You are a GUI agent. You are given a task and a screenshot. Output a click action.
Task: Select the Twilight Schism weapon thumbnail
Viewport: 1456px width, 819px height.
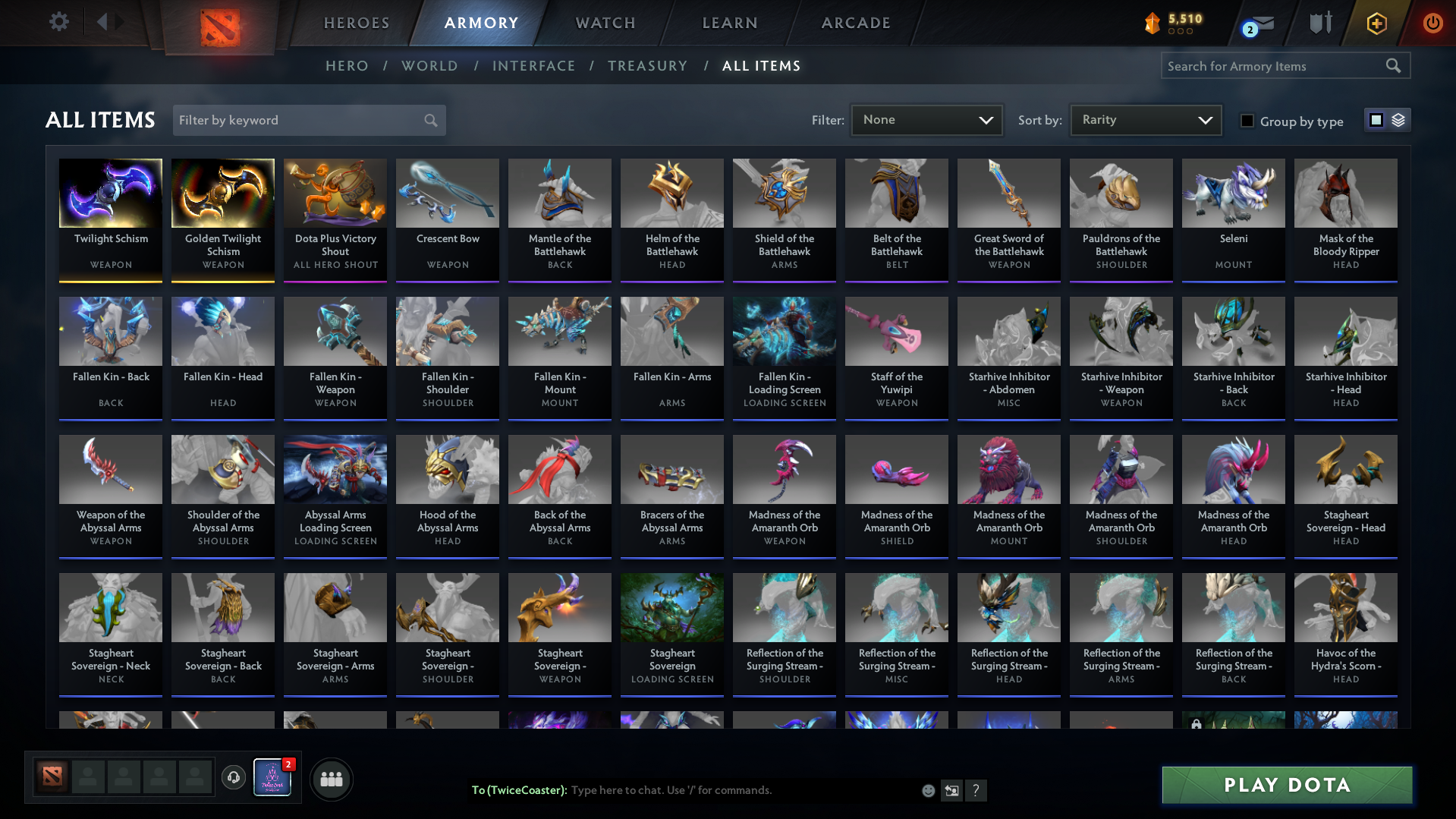tap(110, 194)
